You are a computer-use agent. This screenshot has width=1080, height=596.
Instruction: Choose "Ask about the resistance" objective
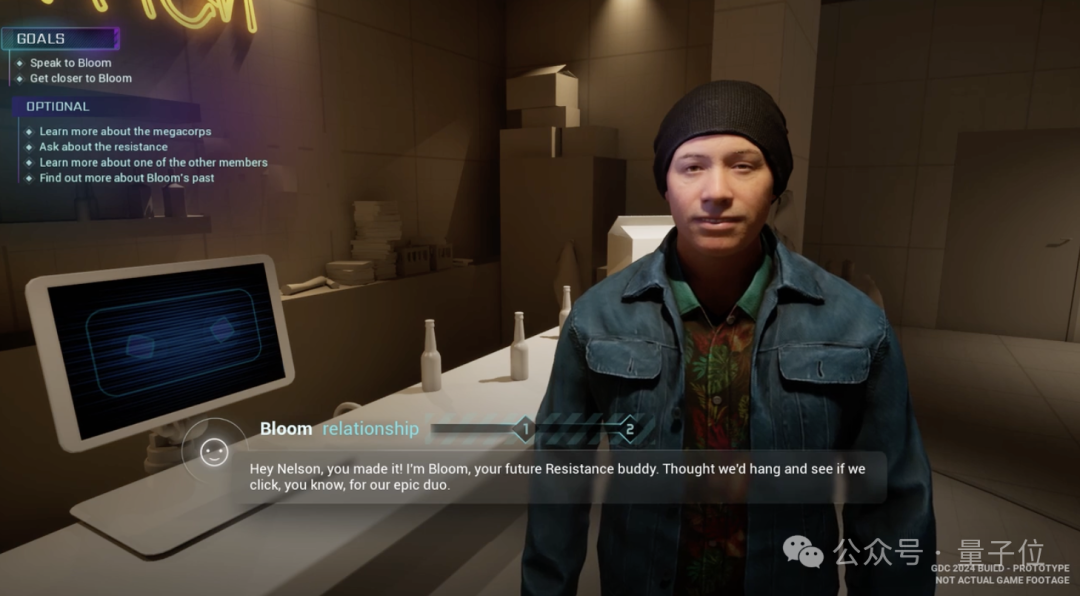point(103,147)
